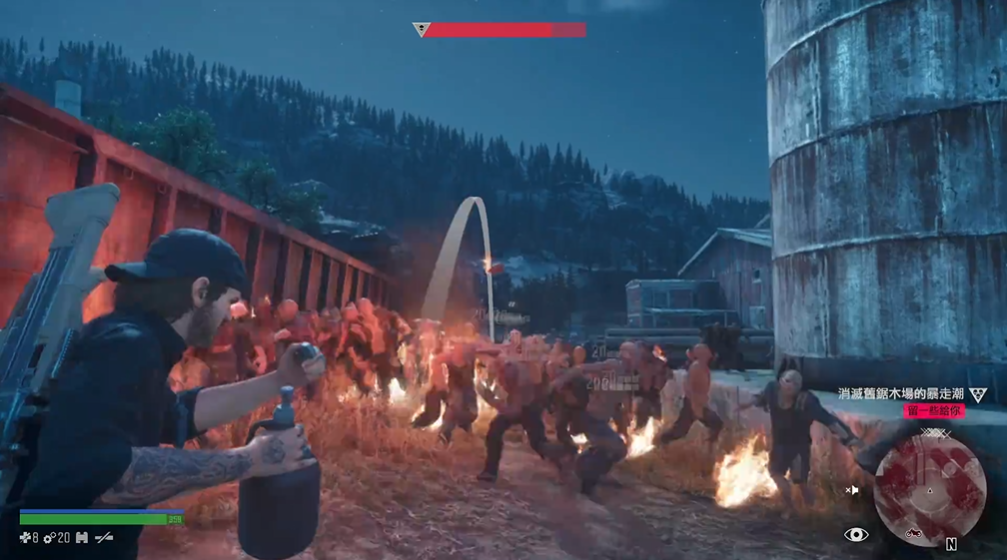Click the N compass marker on the minimap

click(x=950, y=544)
